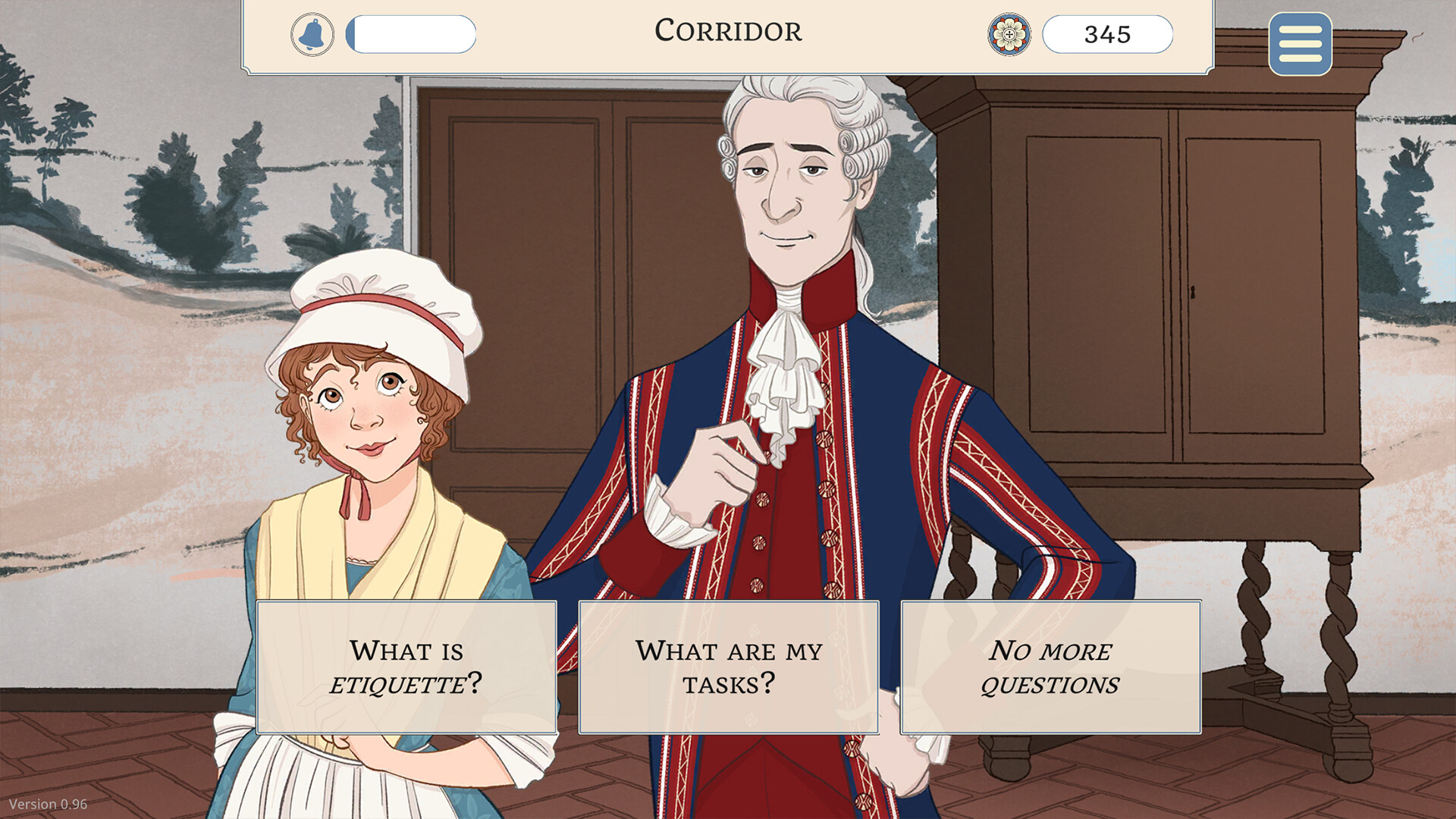This screenshot has width=1456, height=819.
Task: Select the Corridor location title
Action: 727,32
